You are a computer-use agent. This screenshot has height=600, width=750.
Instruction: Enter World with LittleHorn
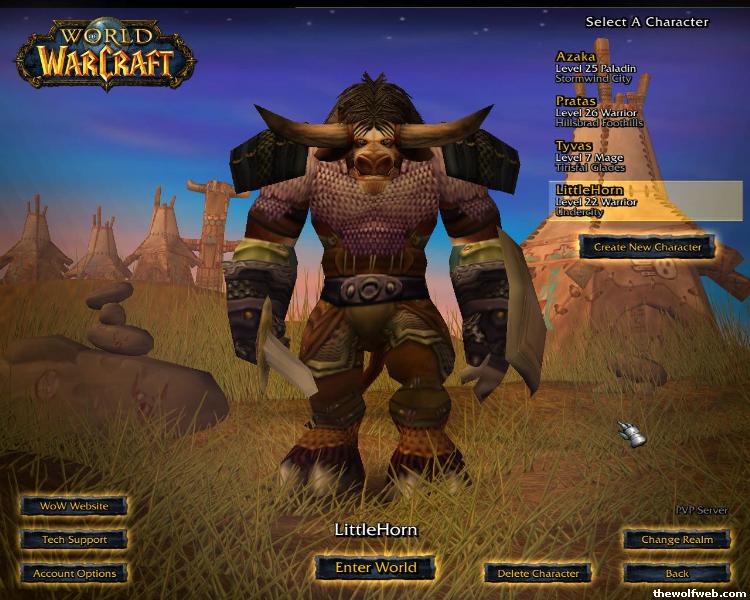point(375,567)
